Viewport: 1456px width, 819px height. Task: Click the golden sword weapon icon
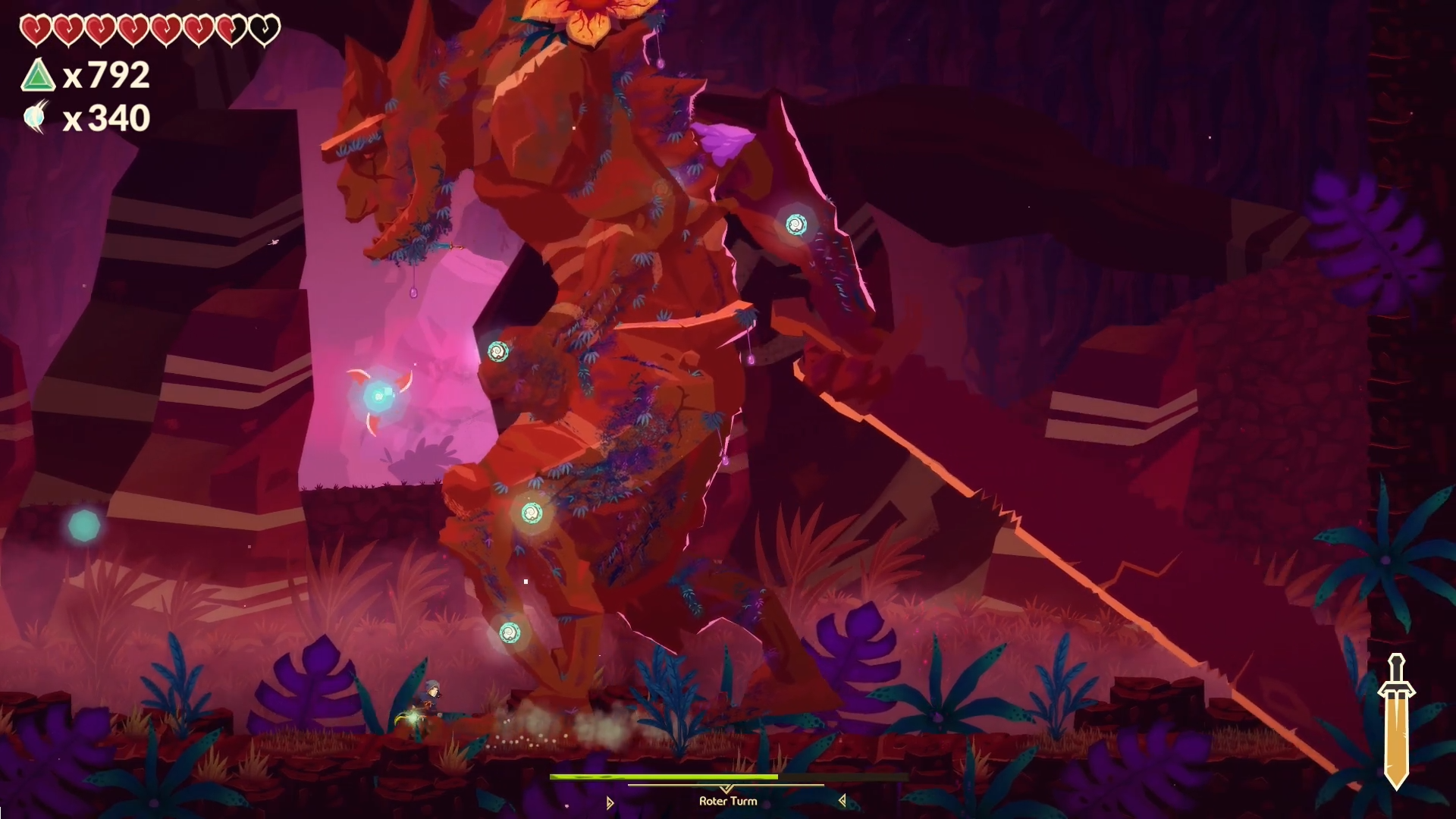point(1396,721)
